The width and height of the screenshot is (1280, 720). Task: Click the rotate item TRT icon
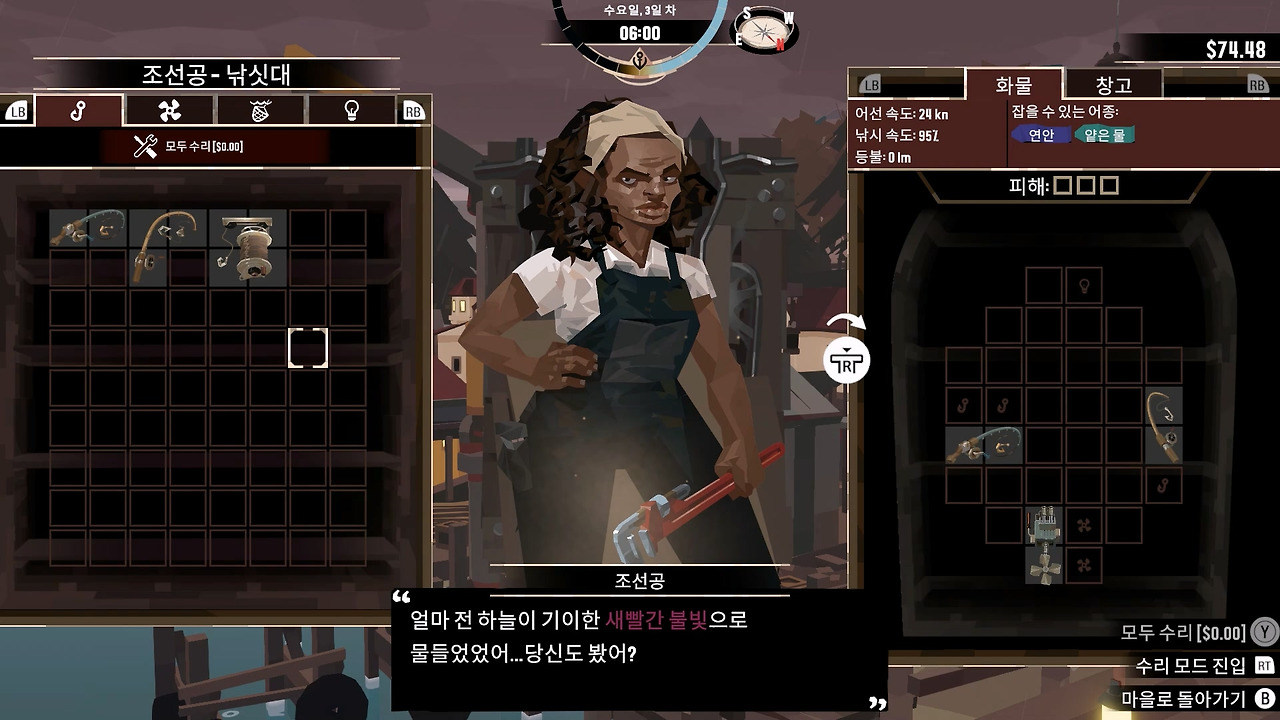pos(847,360)
